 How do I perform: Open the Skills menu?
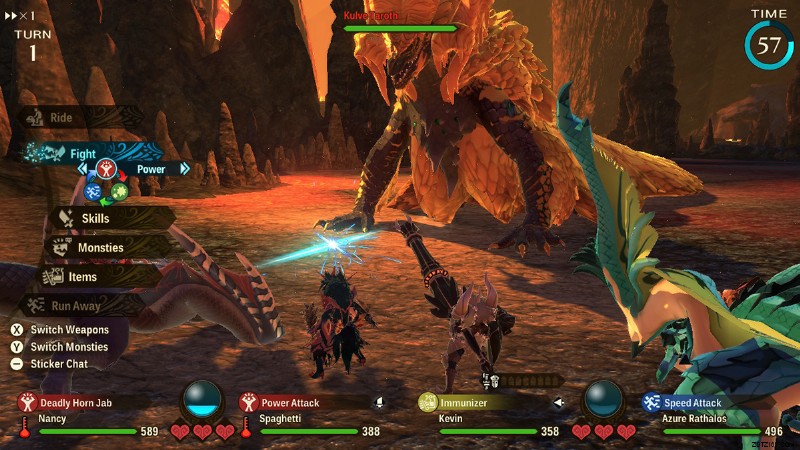96,218
